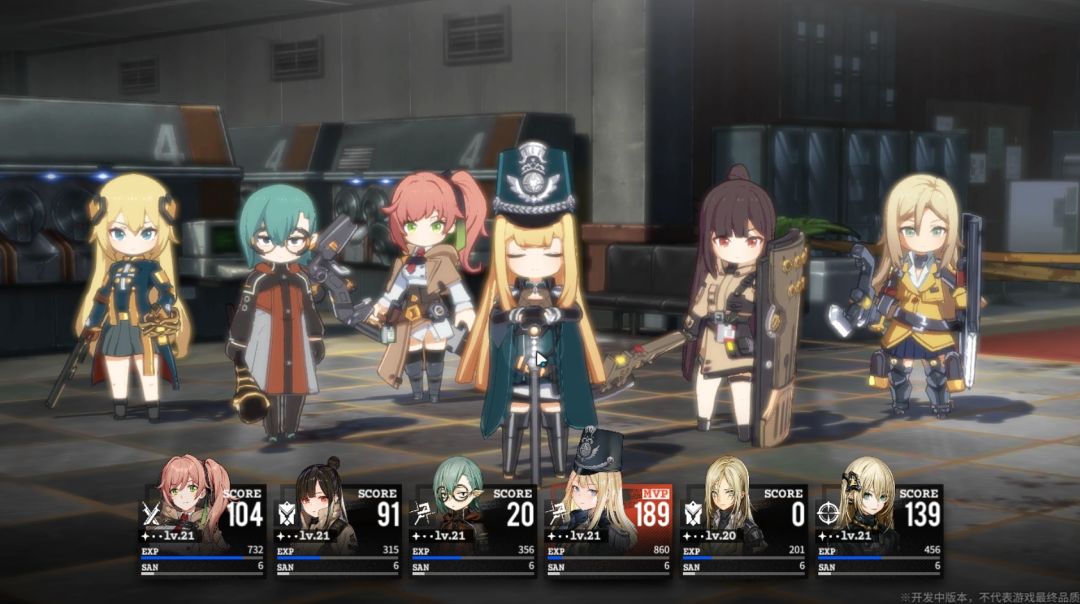Select the pink-haired character card scoring 104
This screenshot has height=604, width=1080.
203,530
